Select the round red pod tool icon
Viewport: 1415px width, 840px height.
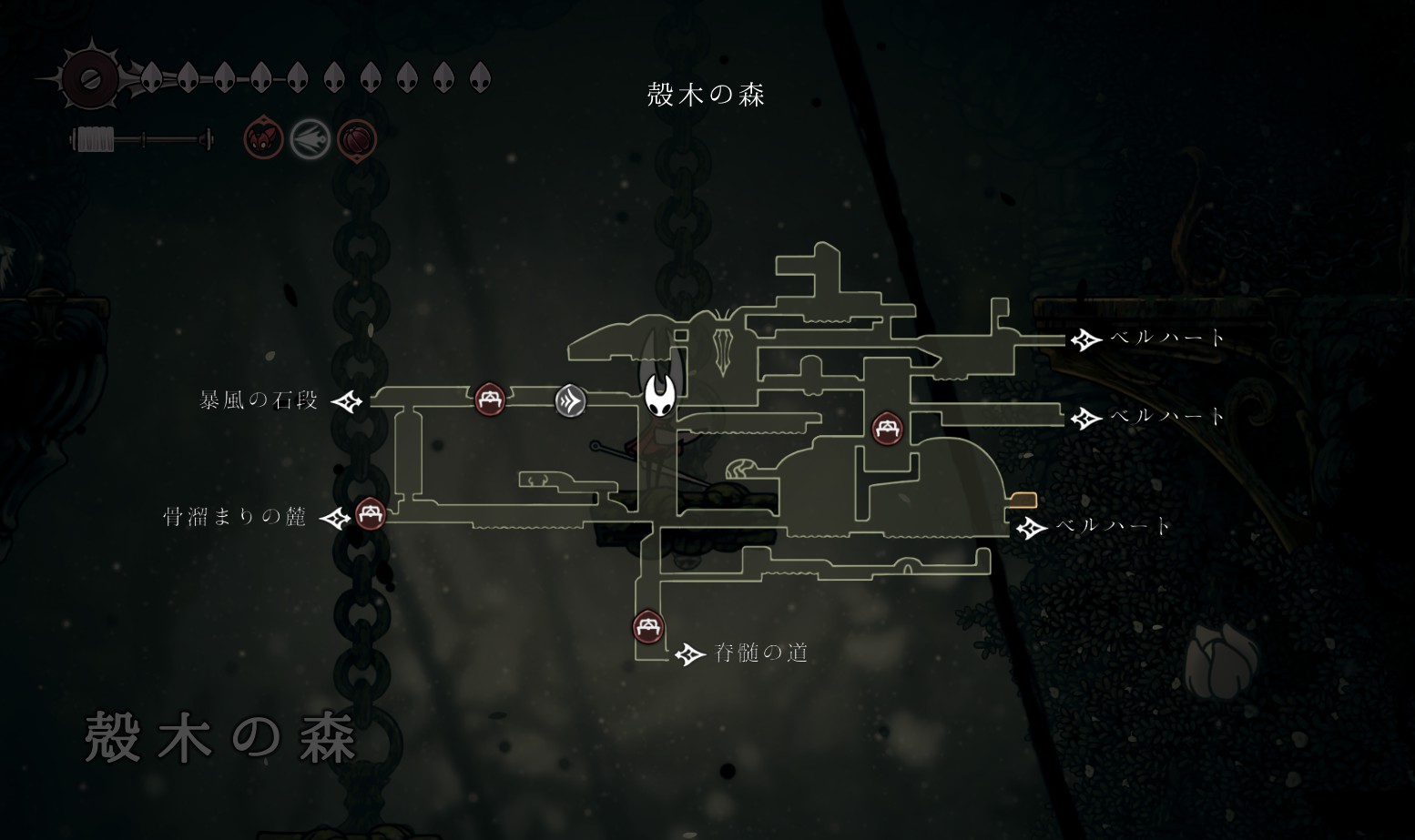(x=357, y=140)
